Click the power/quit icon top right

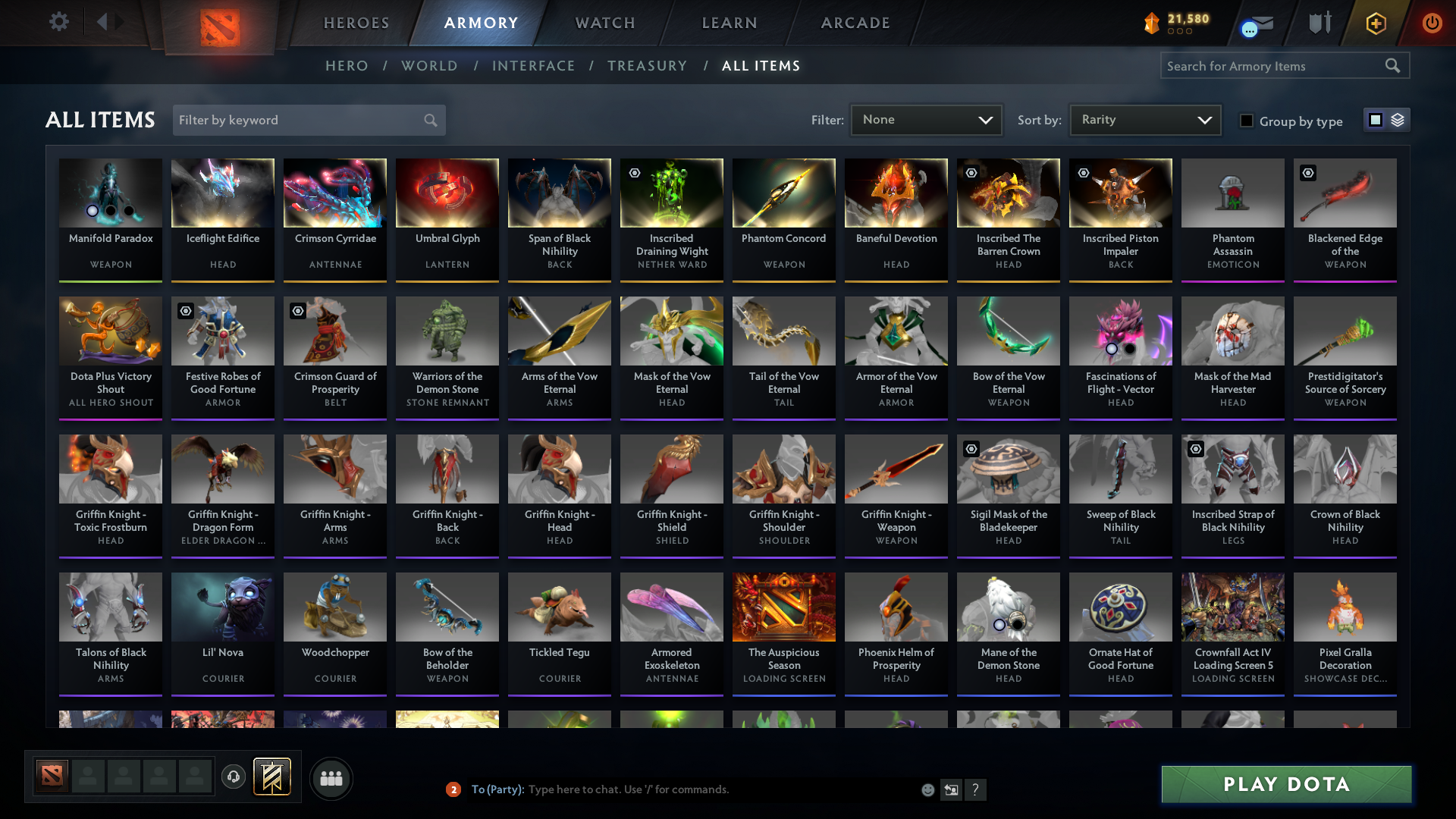[x=1432, y=23]
